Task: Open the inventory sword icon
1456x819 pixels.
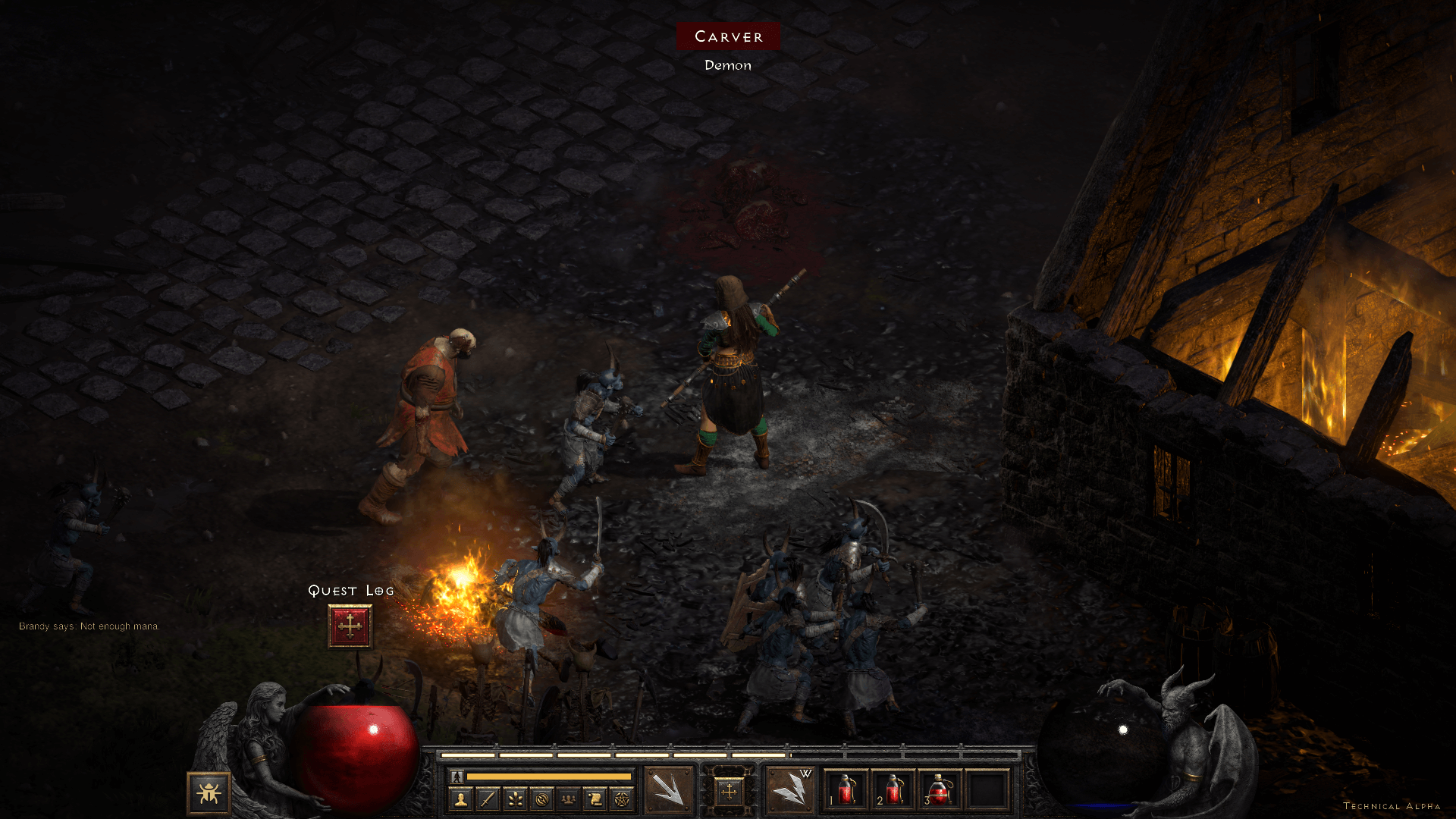Action: (x=488, y=799)
